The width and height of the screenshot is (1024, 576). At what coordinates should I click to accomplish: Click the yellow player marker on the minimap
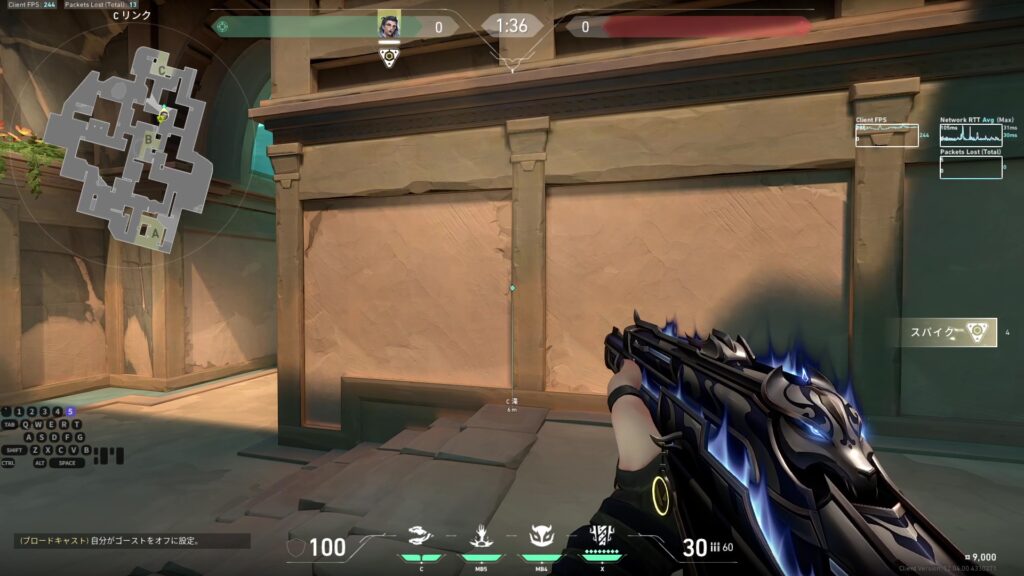pyautogui.click(x=162, y=118)
